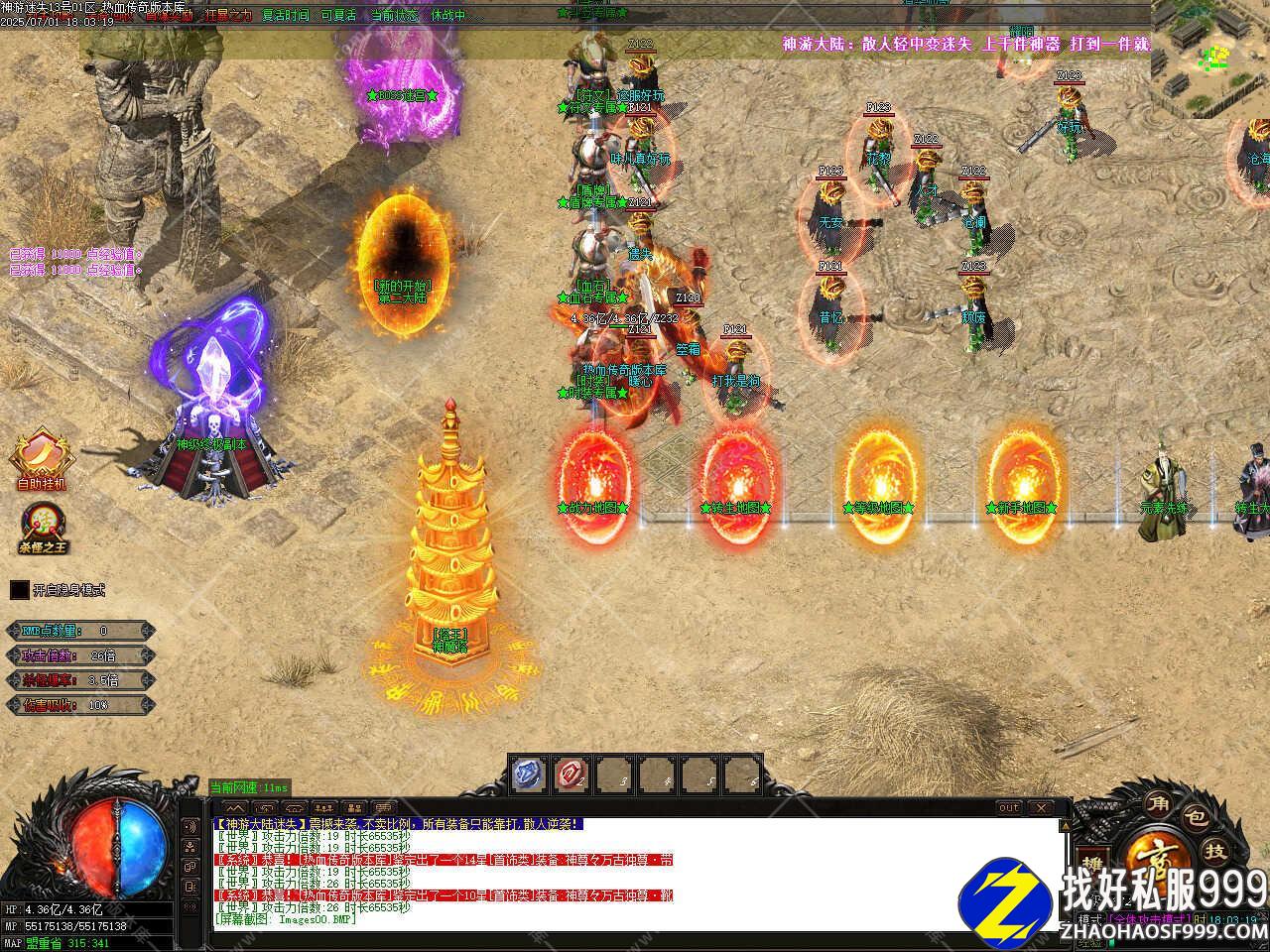The width and height of the screenshot is (1270, 952).
Task: Open the character panel via the 角 button
Action: (1158, 802)
